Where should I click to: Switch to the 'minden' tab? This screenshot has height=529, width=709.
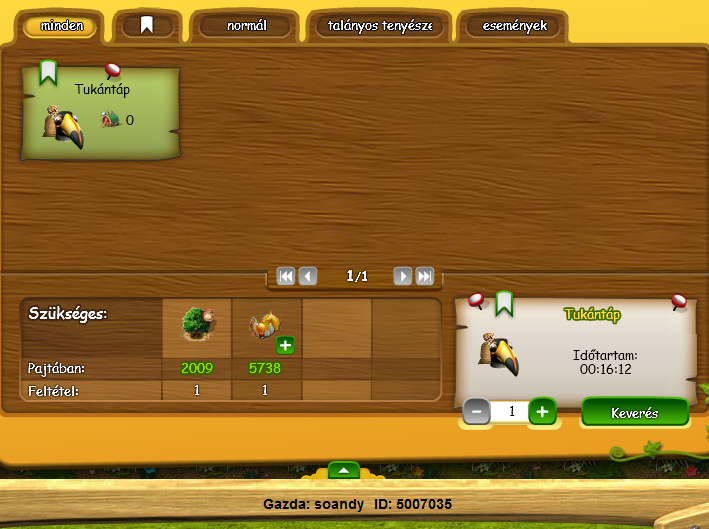click(x=61, y=26)
